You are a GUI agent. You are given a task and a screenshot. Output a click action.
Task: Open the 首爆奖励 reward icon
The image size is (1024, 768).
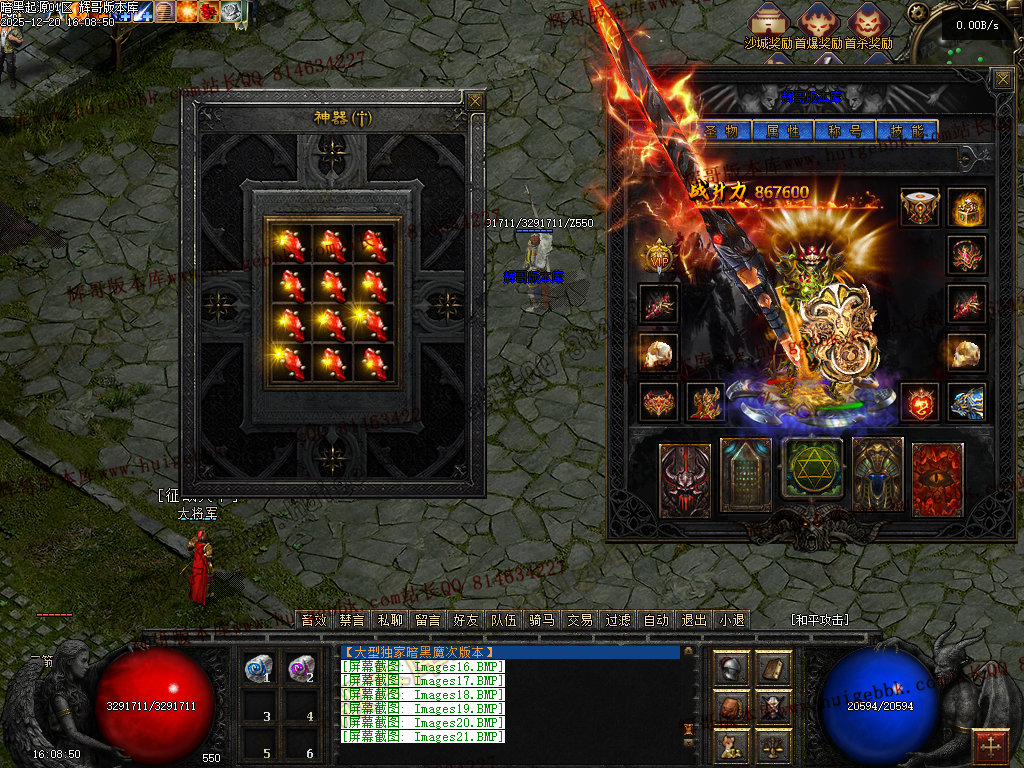(818, 23)
